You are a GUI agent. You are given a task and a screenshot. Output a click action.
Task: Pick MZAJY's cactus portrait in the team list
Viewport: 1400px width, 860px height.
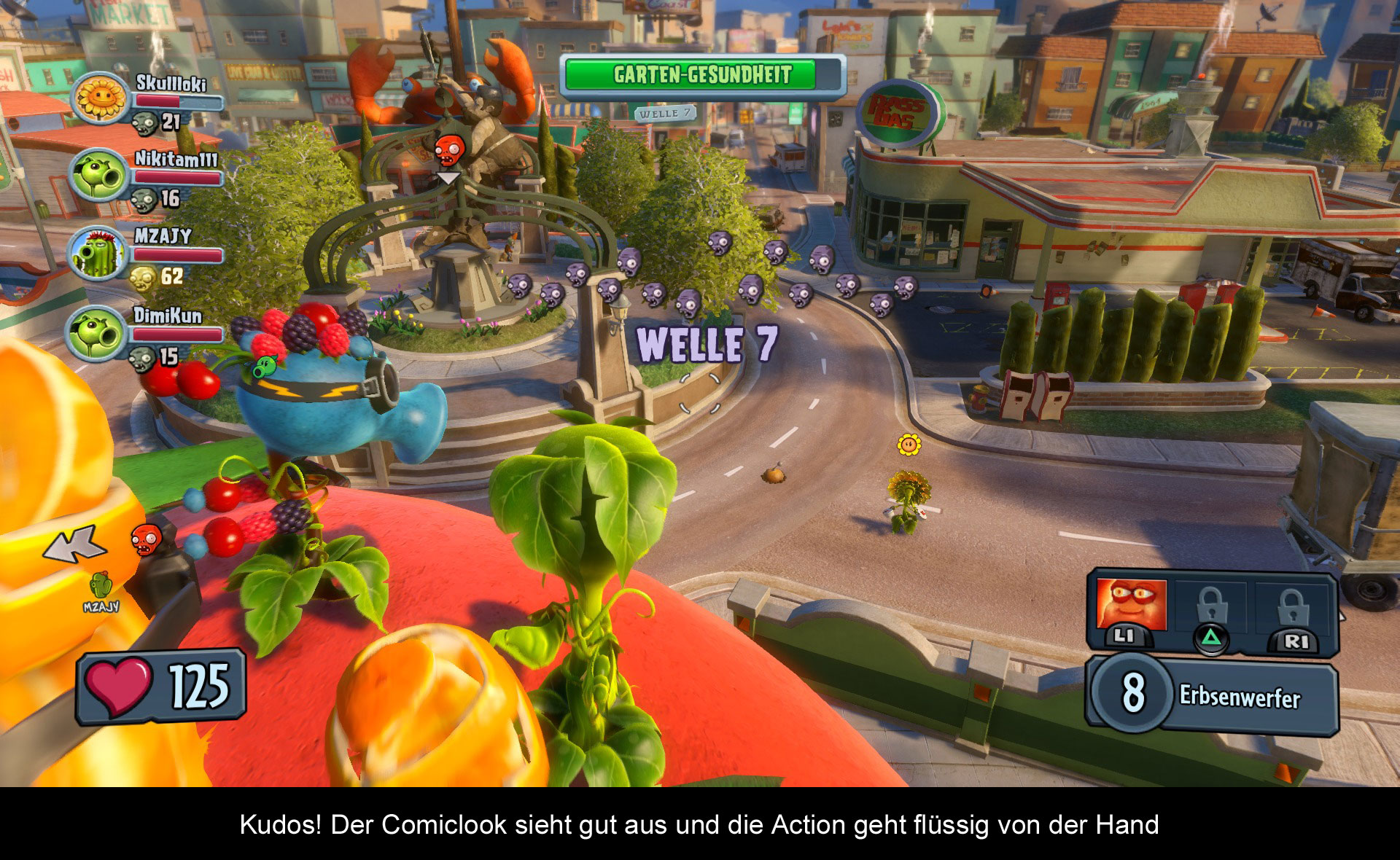pyautogui.click(x=98, y=254)
